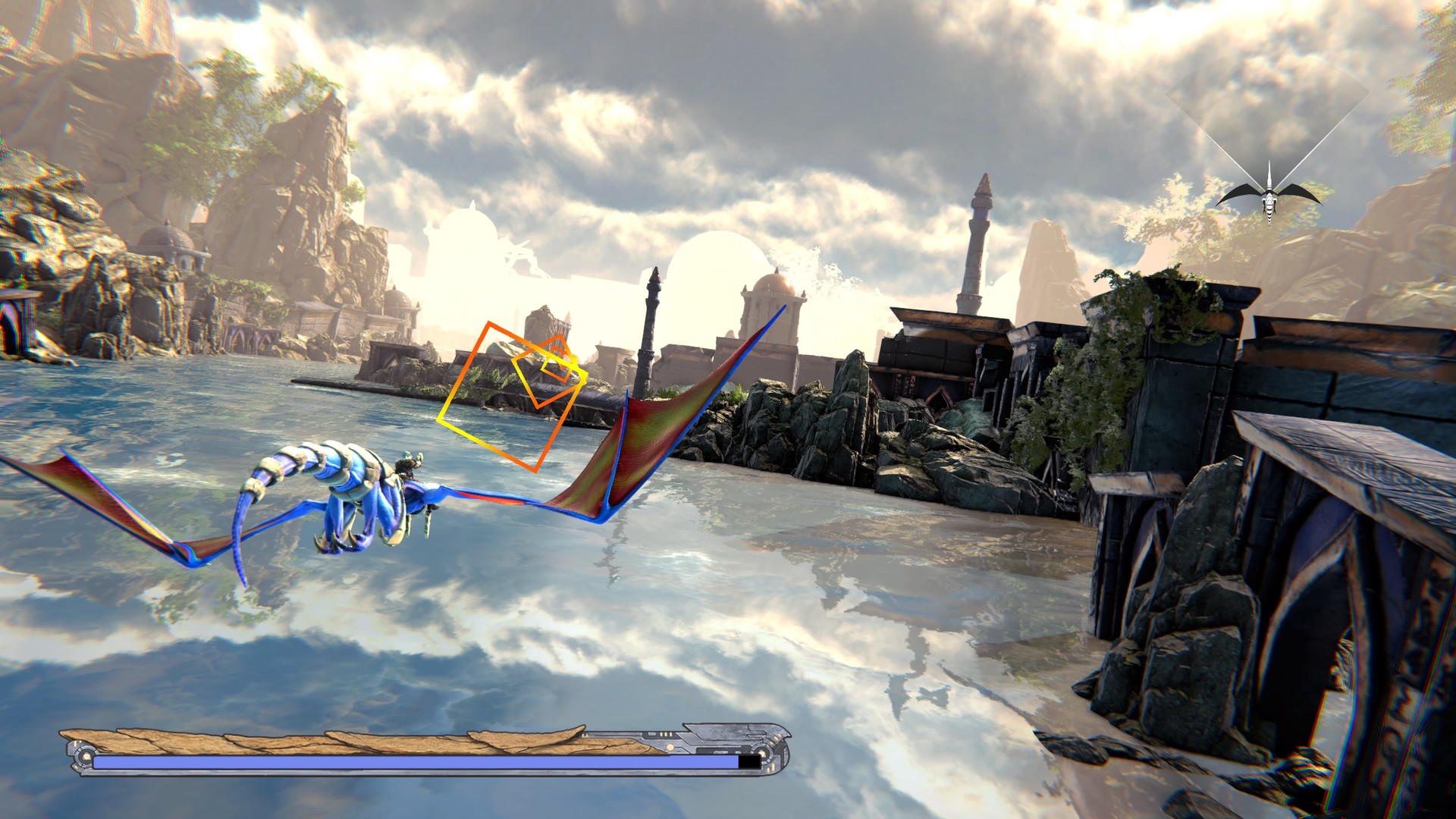
Task: Expand the metallic hatch on the gauge's right side
Action: tap(724, 737)
